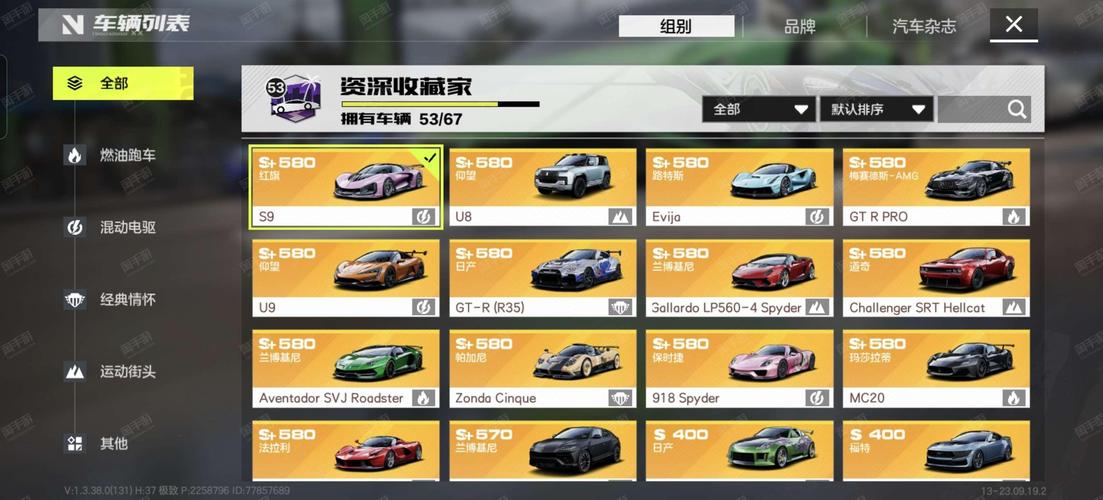Open the 全部 filter dropdown
This screenshot has height=500, width=1103.
[x=759, y=109]
